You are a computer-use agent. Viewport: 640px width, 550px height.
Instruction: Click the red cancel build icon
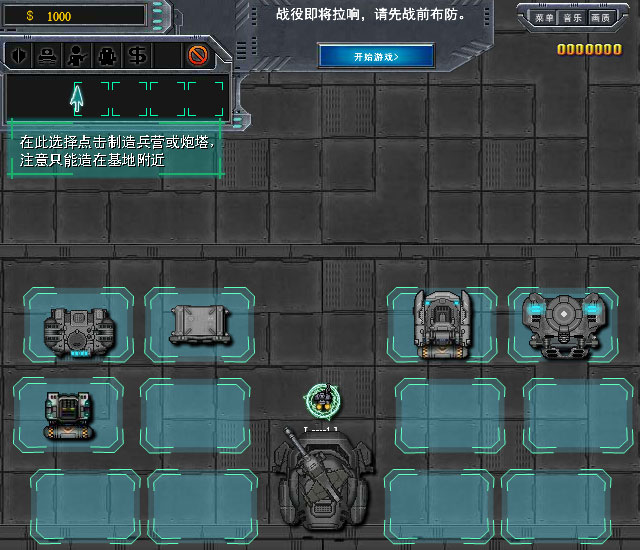[198, 55]
